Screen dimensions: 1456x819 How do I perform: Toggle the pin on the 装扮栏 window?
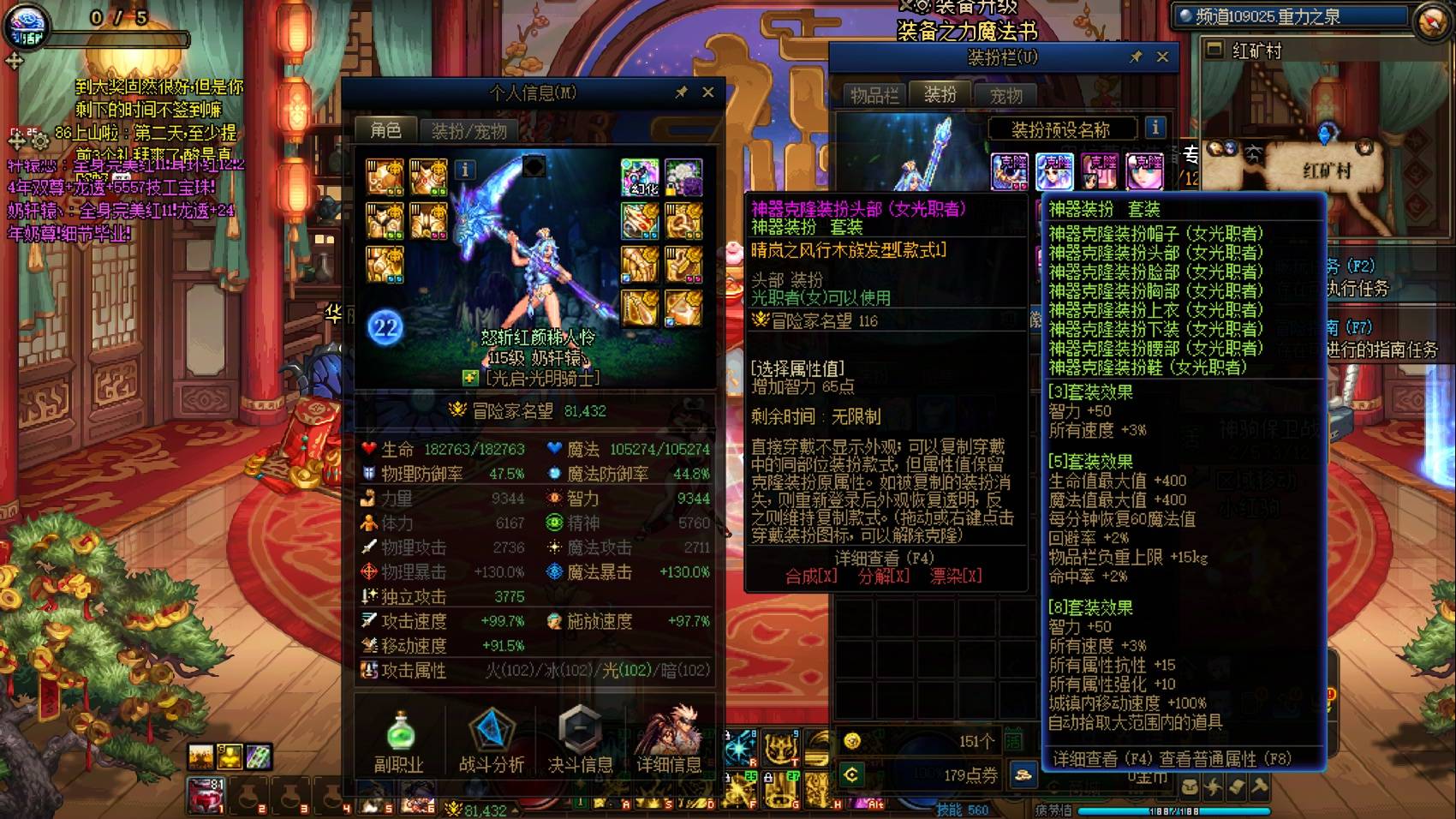click(1137, 57)
